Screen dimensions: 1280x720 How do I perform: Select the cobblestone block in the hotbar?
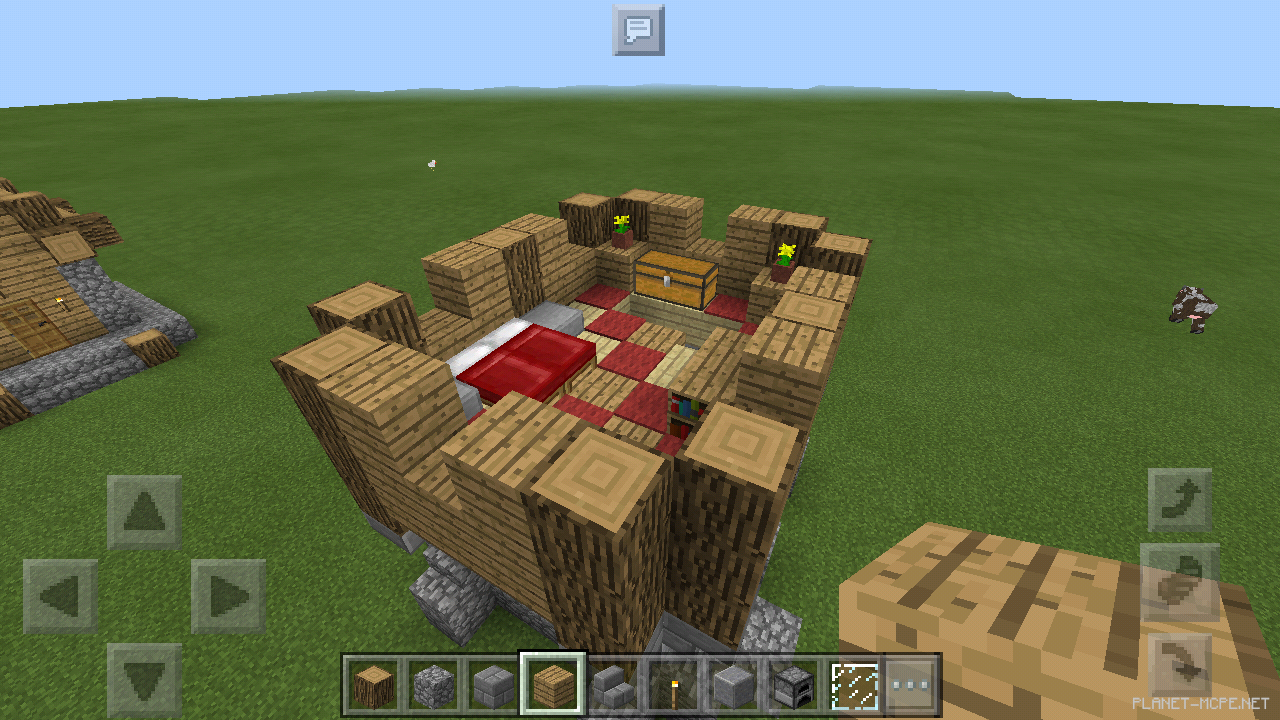tap(434, 678)
